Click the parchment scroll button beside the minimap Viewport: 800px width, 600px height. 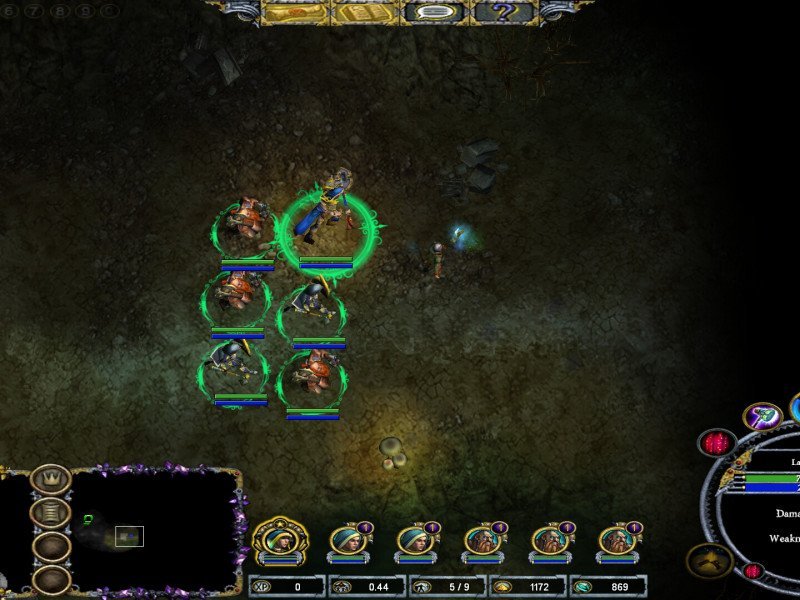pyautogui.click(x=50, y=513)
